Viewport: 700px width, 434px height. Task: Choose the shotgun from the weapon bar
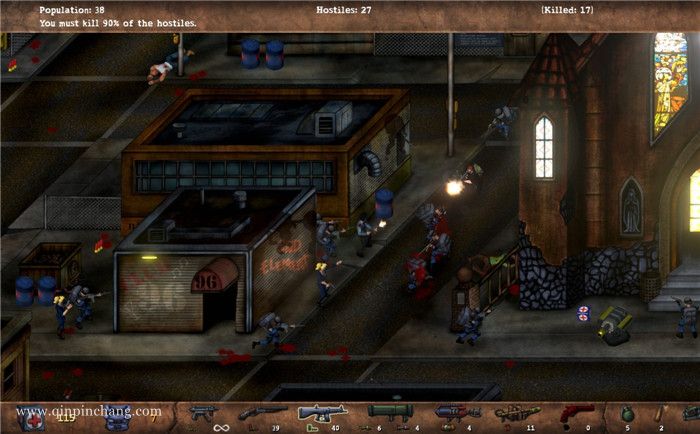pyautogui.click(x=263, y=412)
